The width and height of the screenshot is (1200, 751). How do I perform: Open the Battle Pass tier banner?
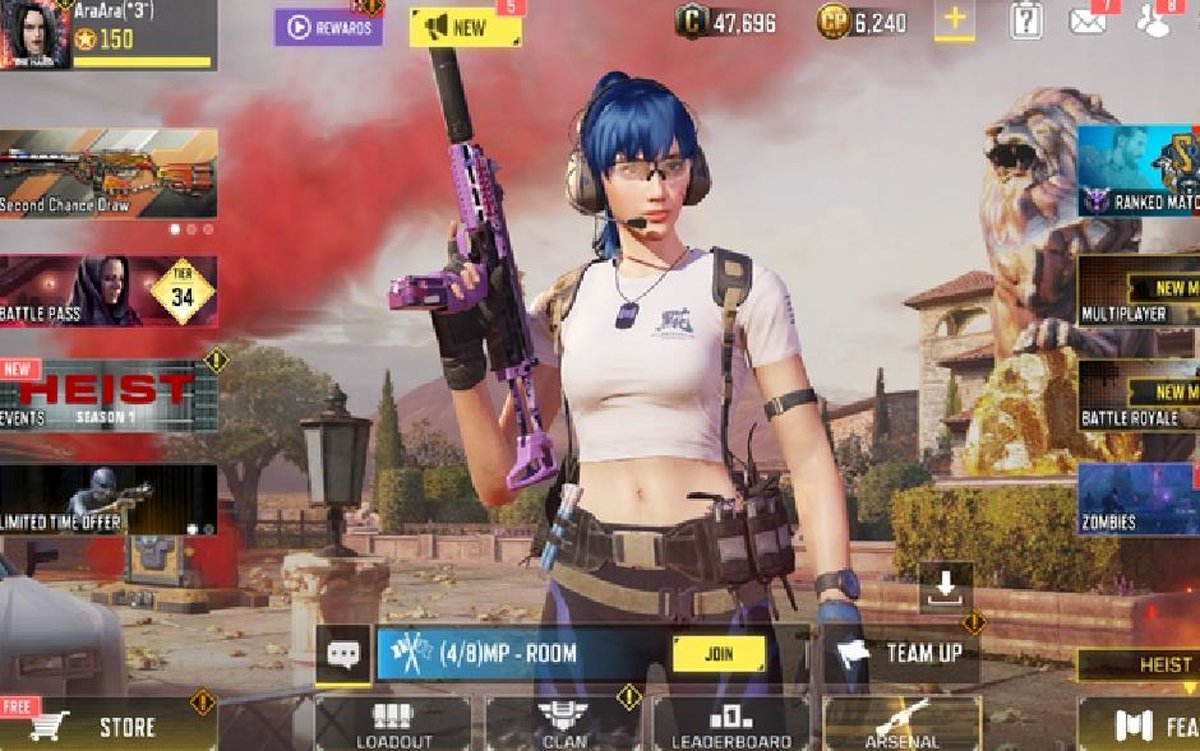click(x=108, y=291)
